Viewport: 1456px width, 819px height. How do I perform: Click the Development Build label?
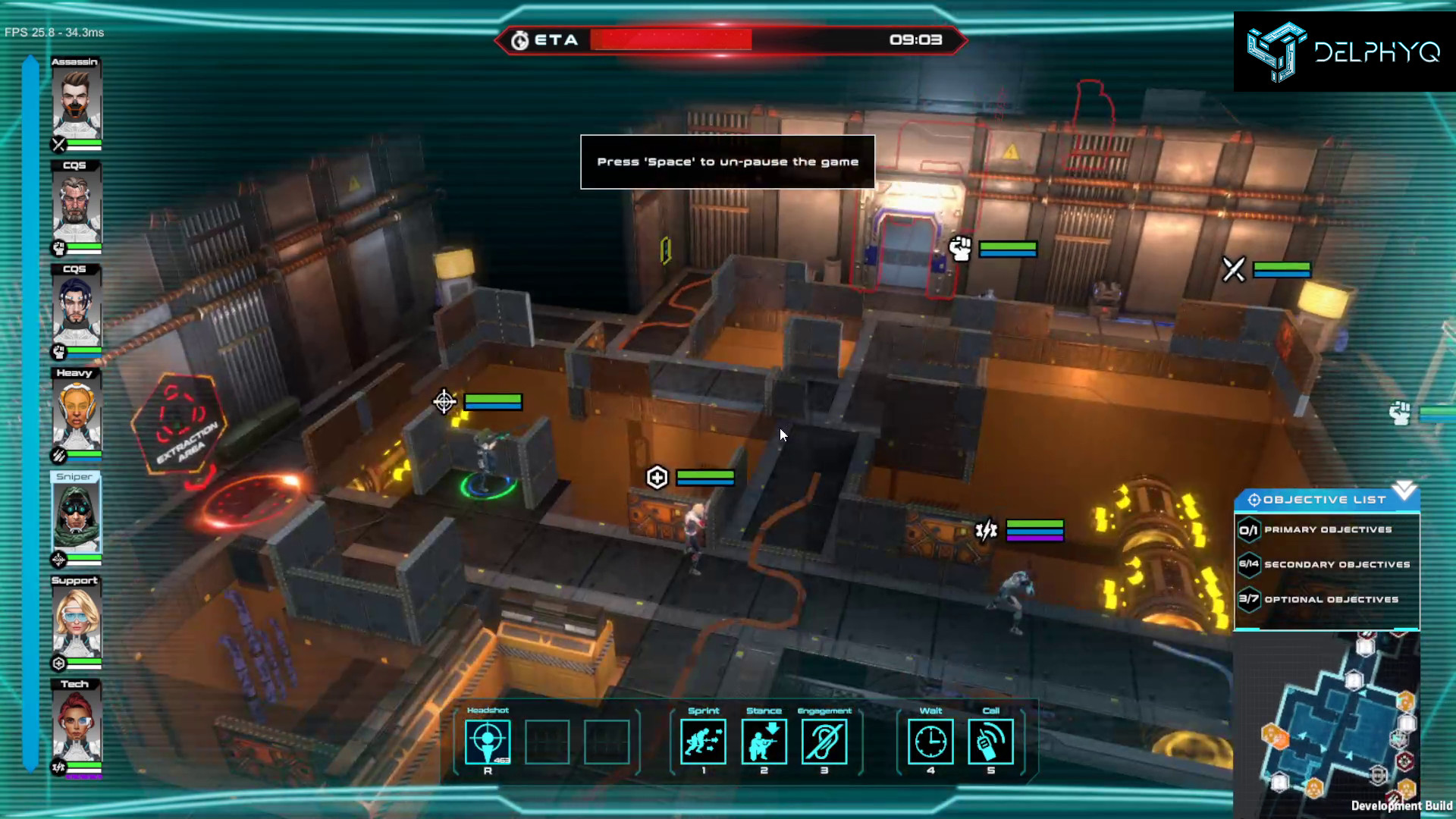[x=1401, y=807]
